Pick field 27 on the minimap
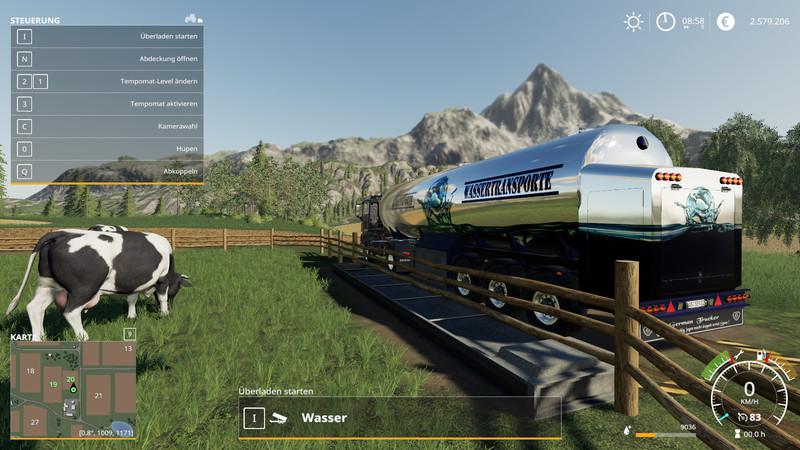The width and height of the screenshot is (800, 450). coord(34,423)
